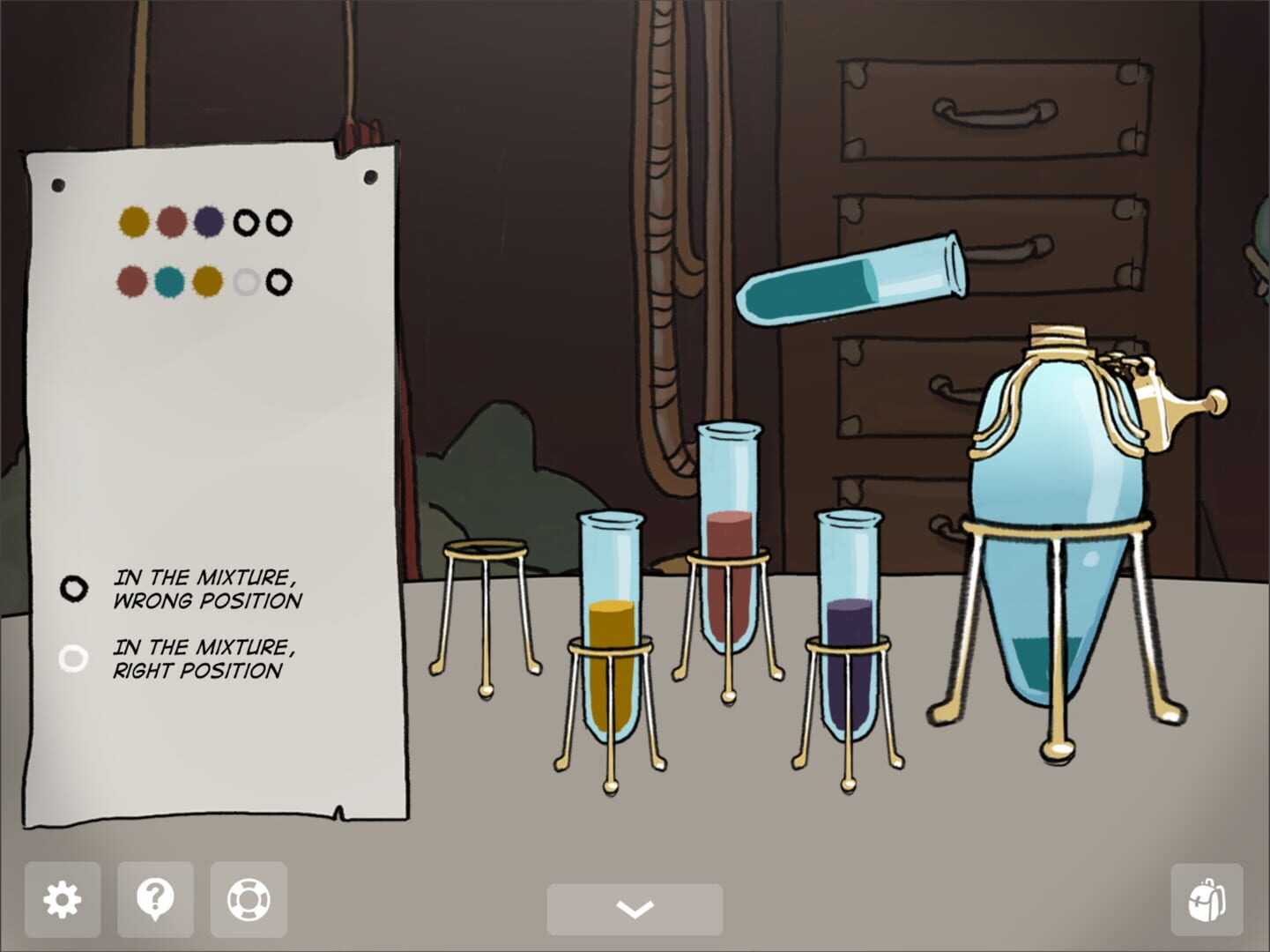Collapse the inventory with the chevron button
This screenshot has width=1270, height=952.
click(x=634, y=907)
